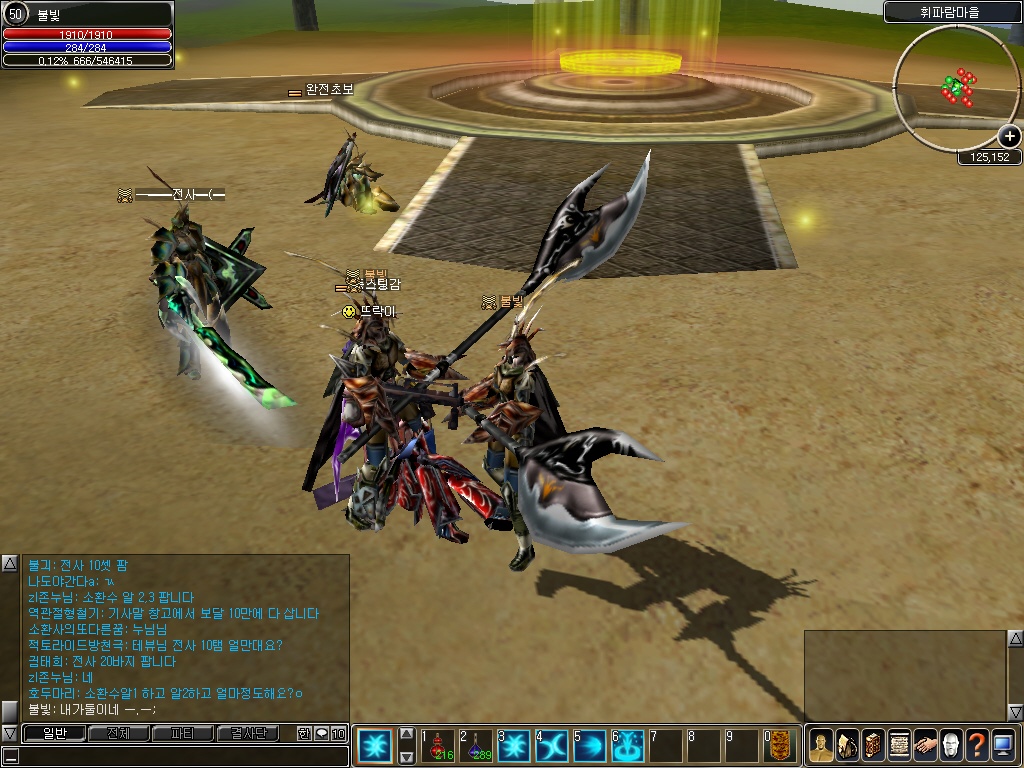This screenshot has height=768, width=1024.
Task: Click the speech bubble chat option button
Action: [x=321, y=734]
